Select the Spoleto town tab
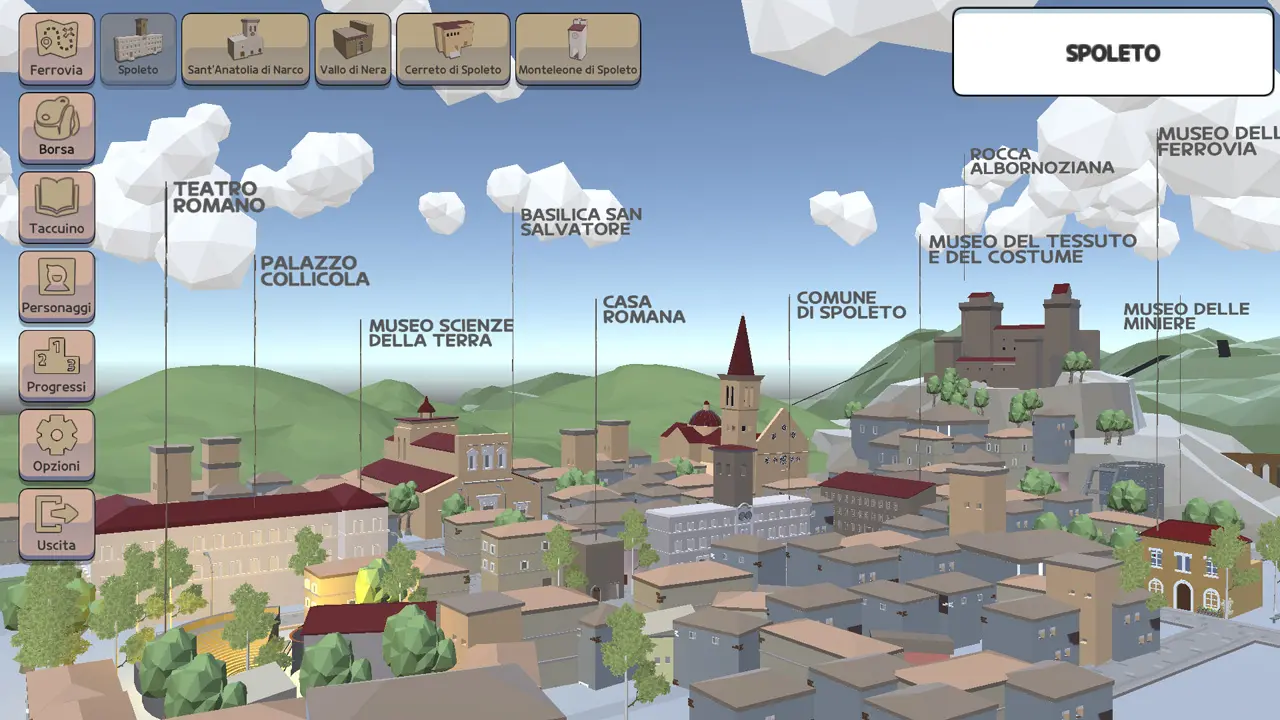The height and width of the screenshot is (720, 1280). pos(138,48)
